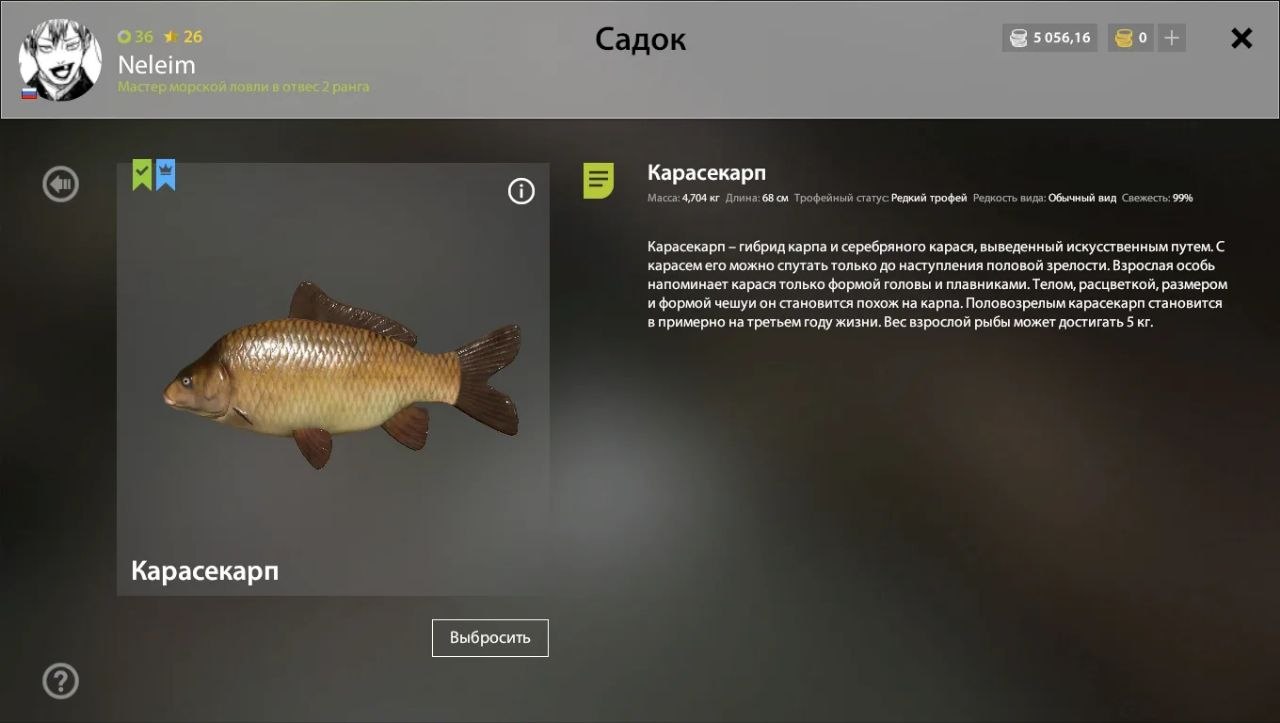
Task: Open the help question mark icon
Action: (60, 681)
